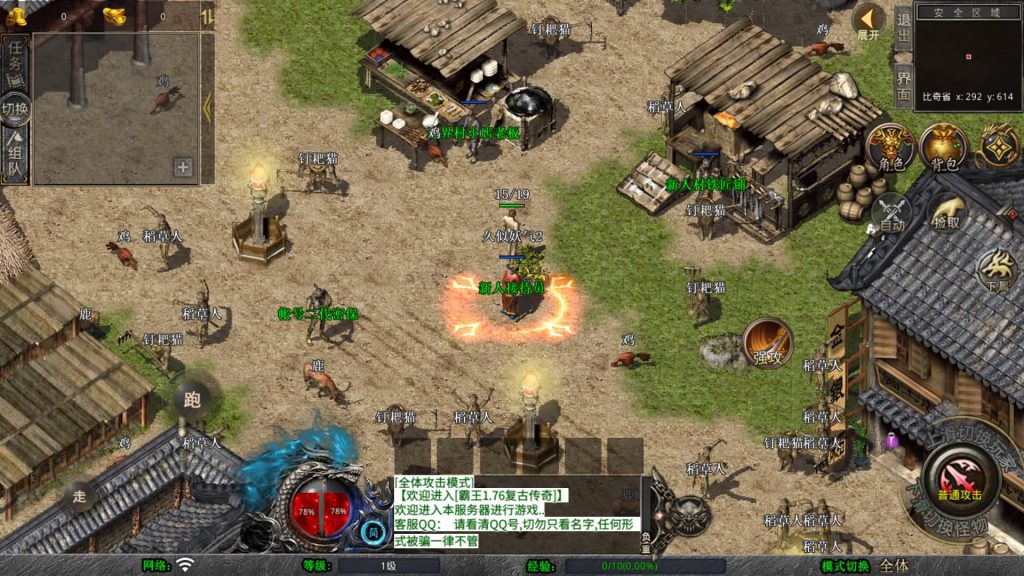Expand the menu with the 展开 arrow
Screen dimensions: 1024x576
[x=868, y=20]
